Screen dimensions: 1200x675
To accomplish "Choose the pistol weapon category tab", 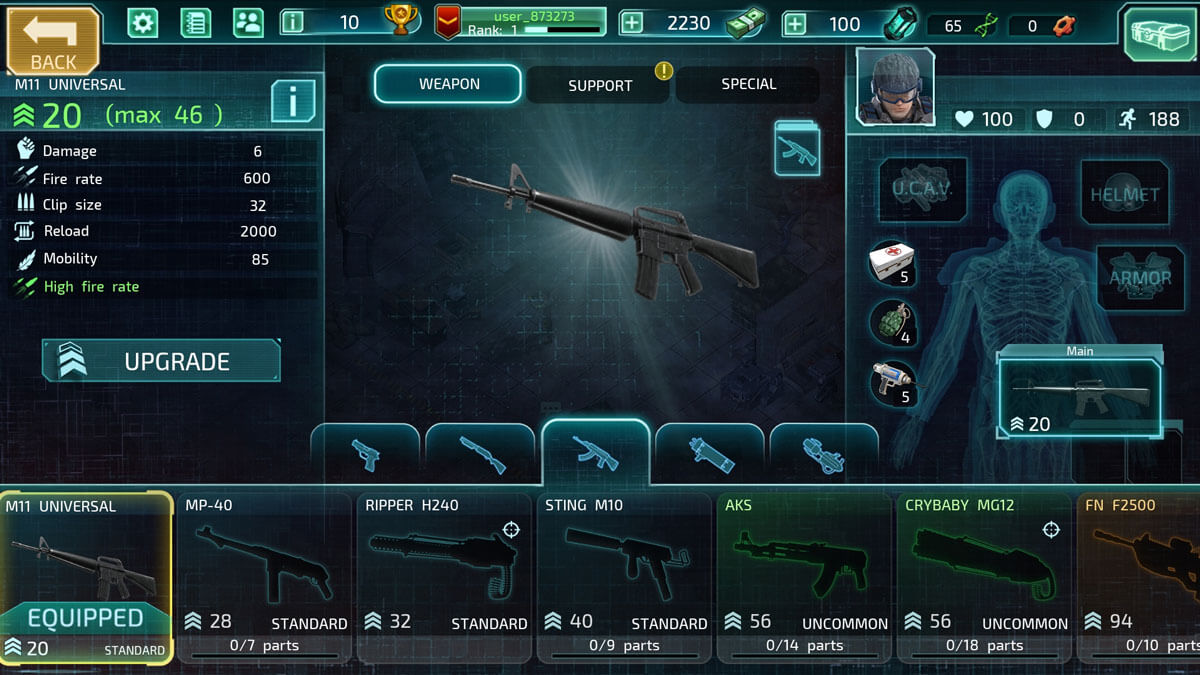I will click(366, 455).
